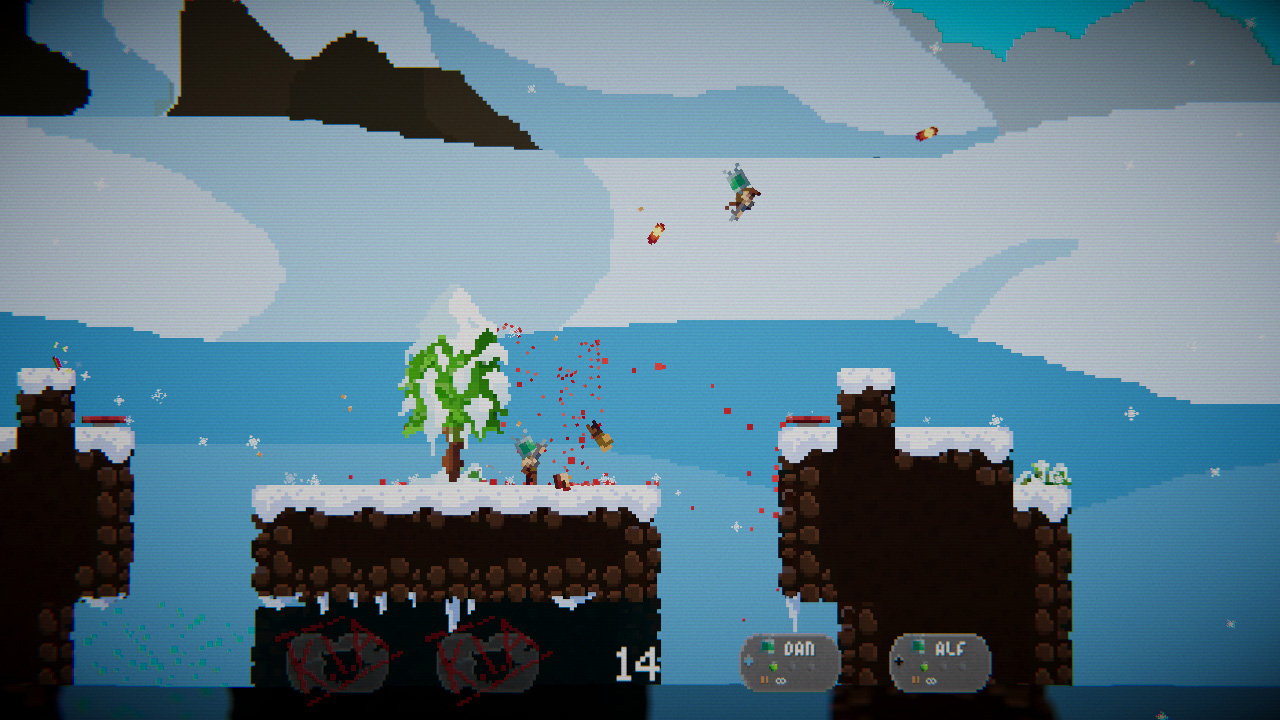Screen dimensions: 1280x720
Task: Toggle DAN's controller nameplate
Action: click(x=790, y=660)
